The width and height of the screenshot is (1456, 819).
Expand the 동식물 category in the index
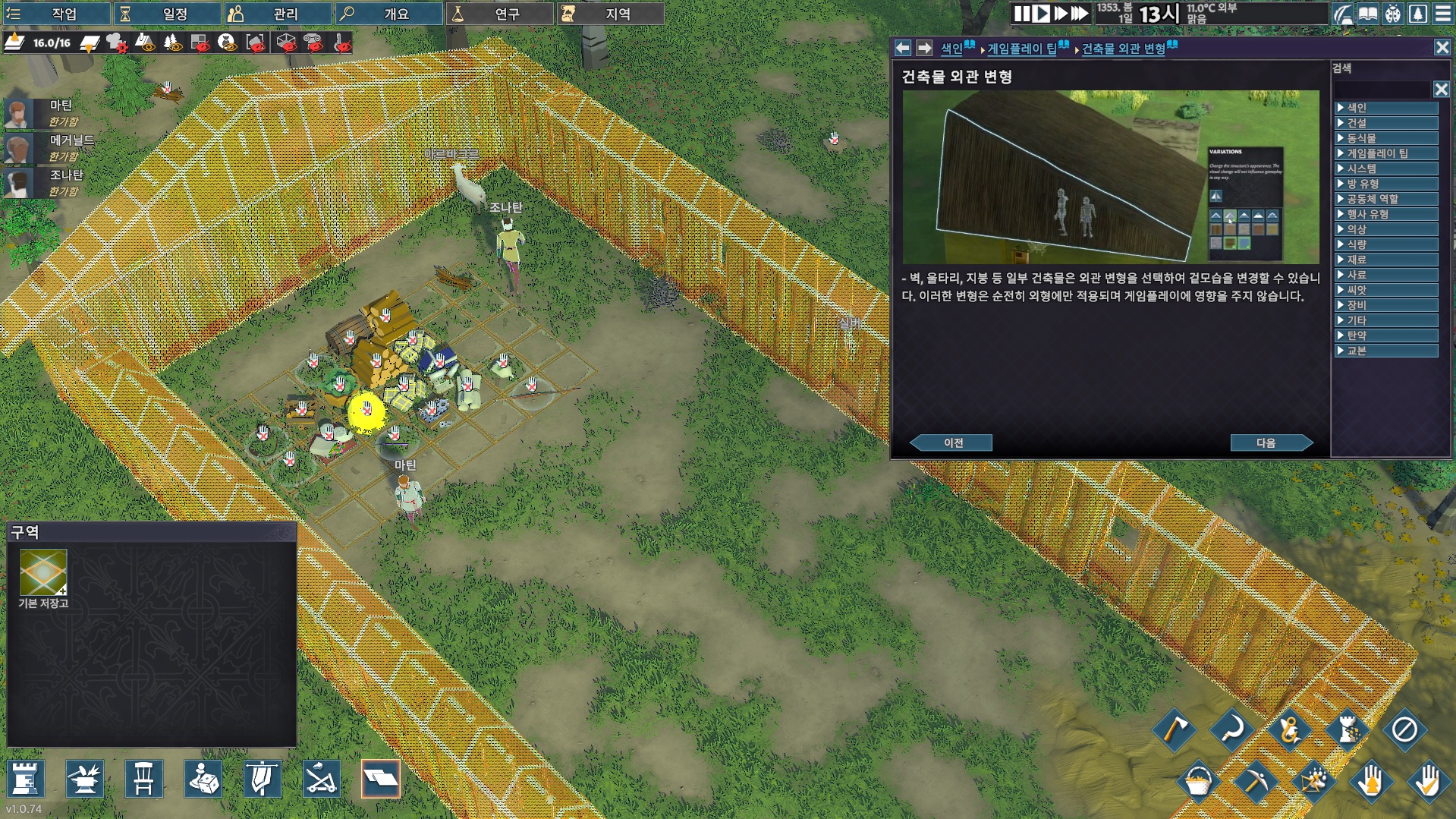coord(1385,138)
